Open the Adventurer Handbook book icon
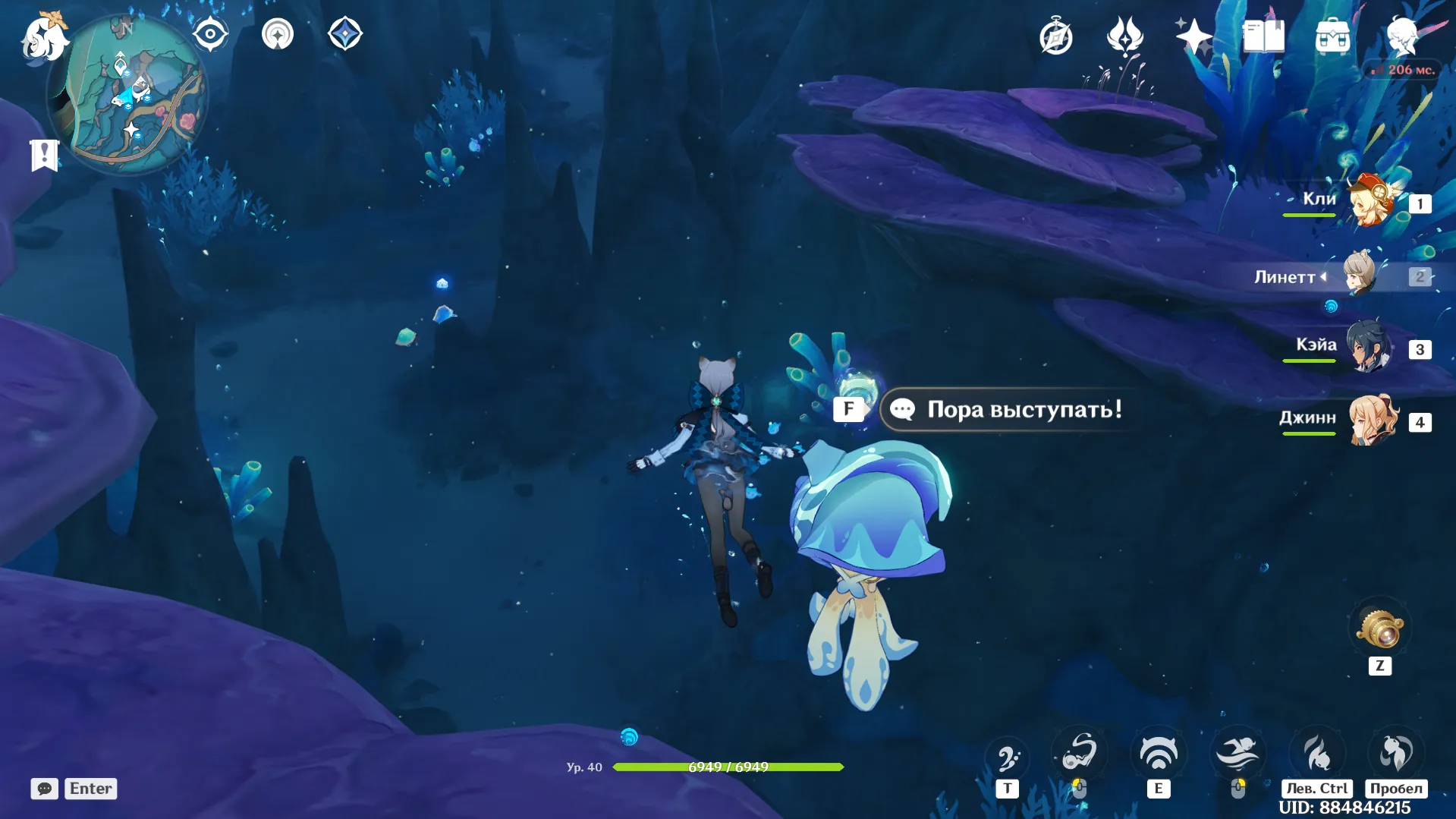The height and width of the screenshot is (819, 1456). pyautogui.click(x=1263, y=36)
